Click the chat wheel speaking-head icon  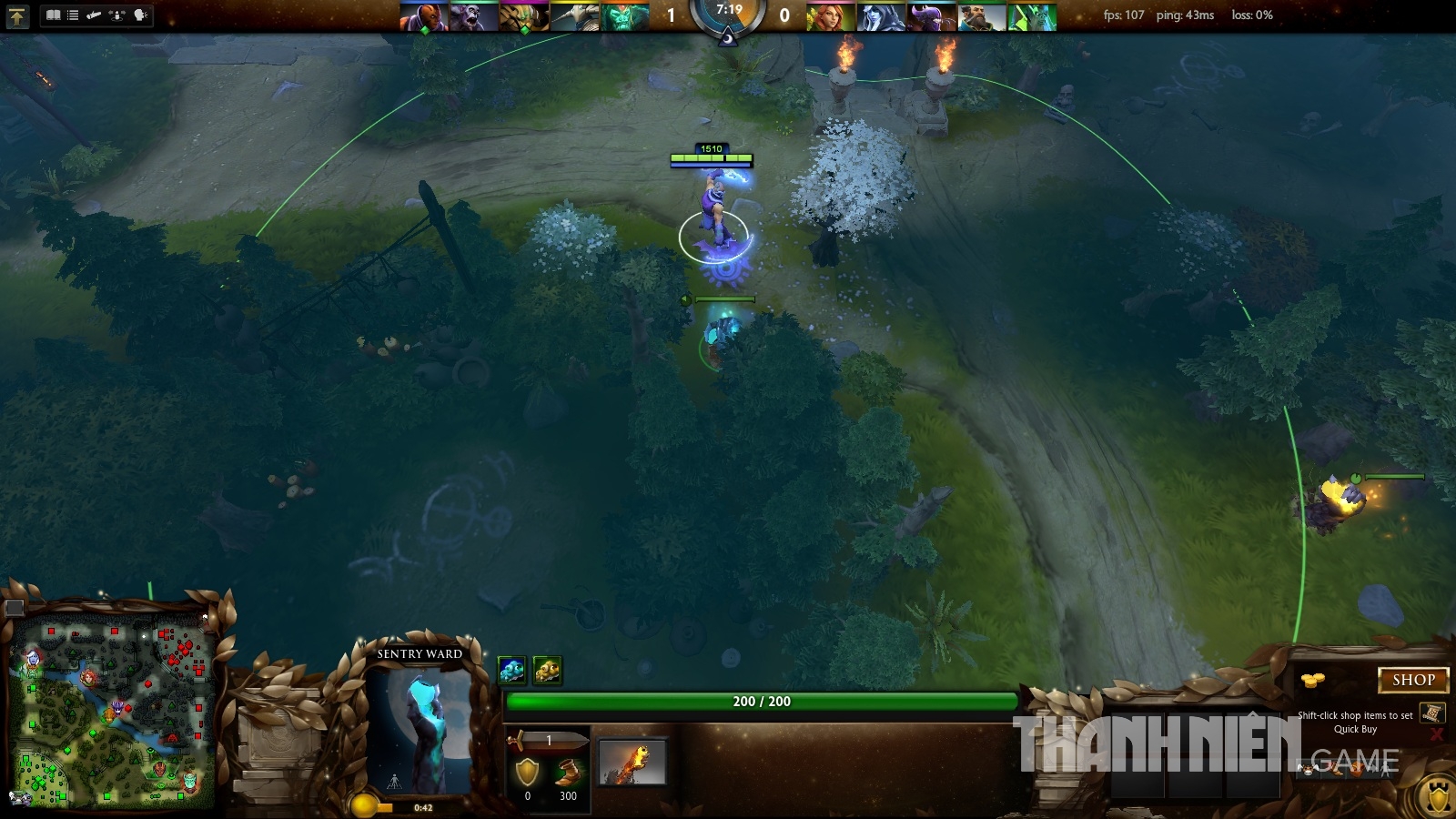click(138, 15)
